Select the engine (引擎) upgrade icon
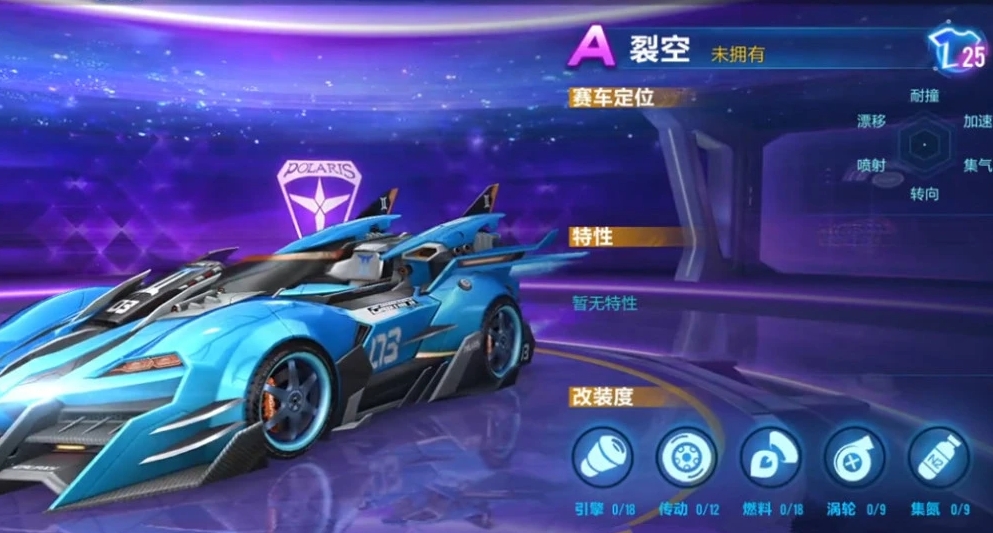 click(602, 457)
